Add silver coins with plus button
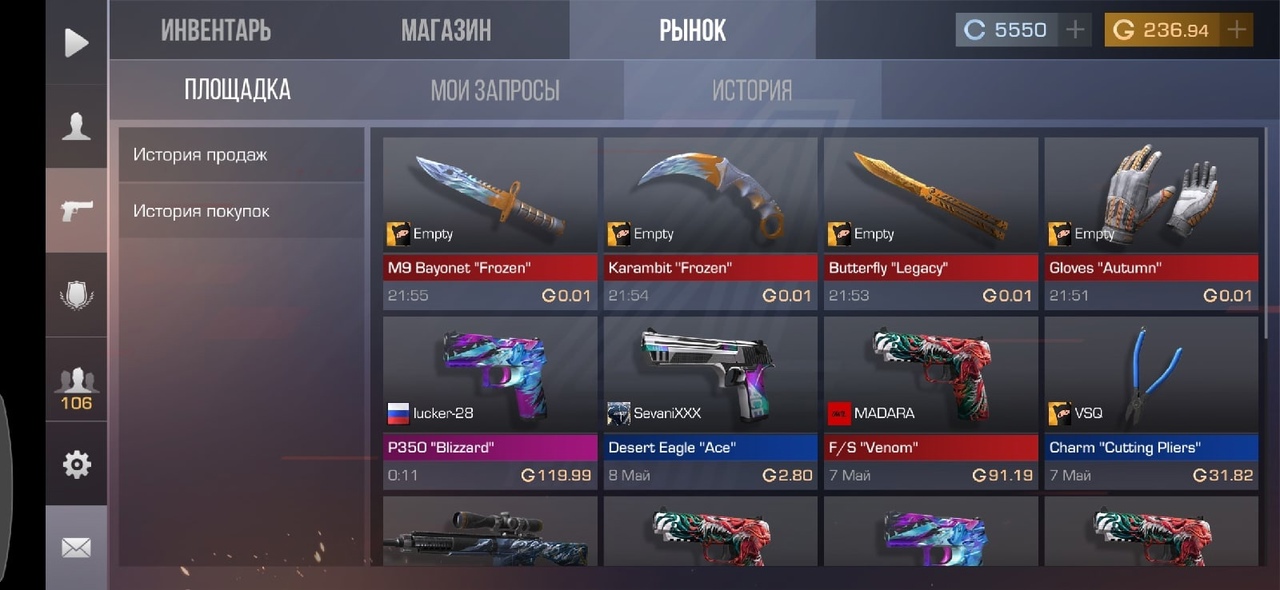1280x590 pixels. (1075, 30)
